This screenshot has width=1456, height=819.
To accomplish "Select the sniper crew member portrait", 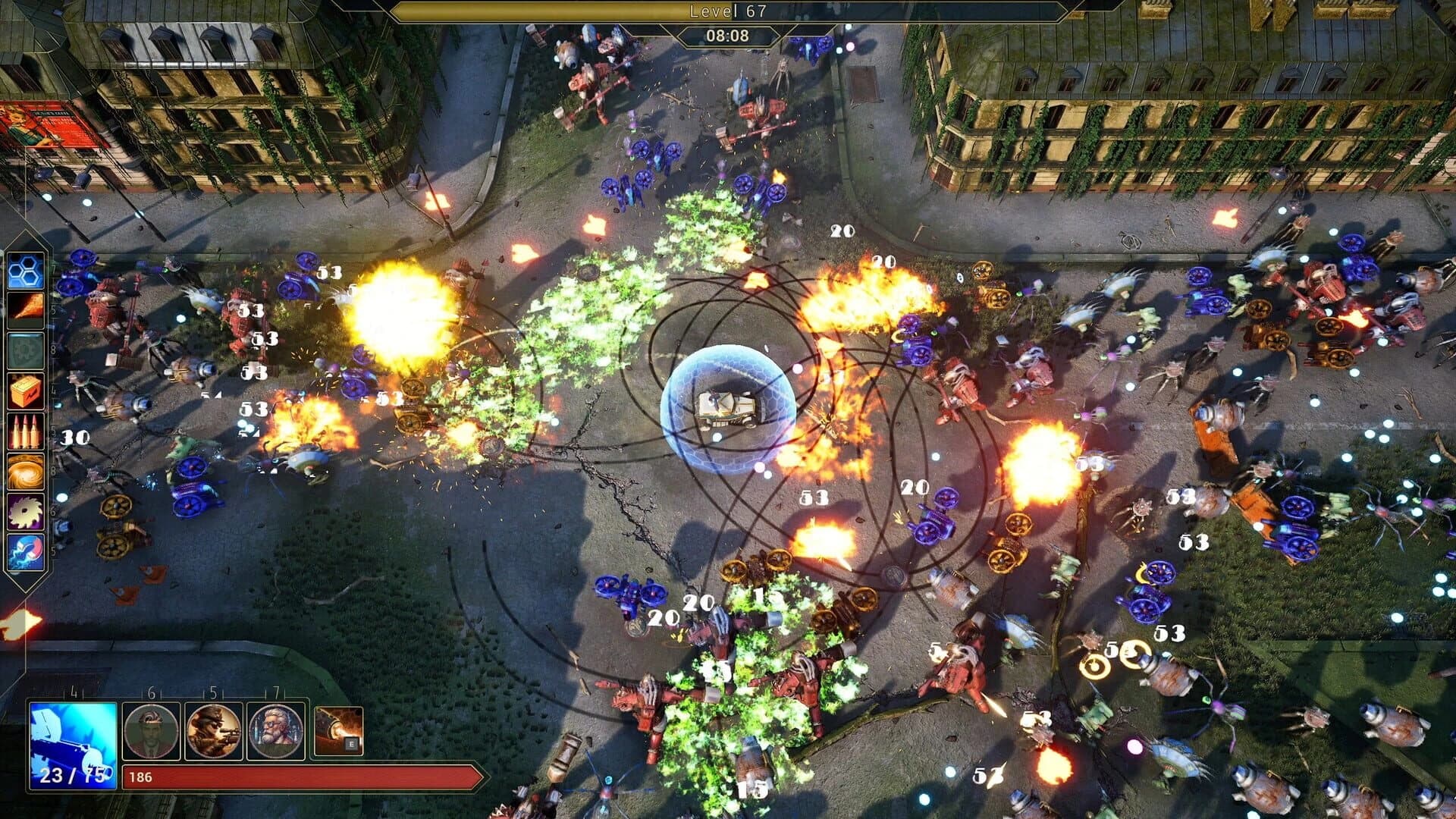I will pos(214,731).
